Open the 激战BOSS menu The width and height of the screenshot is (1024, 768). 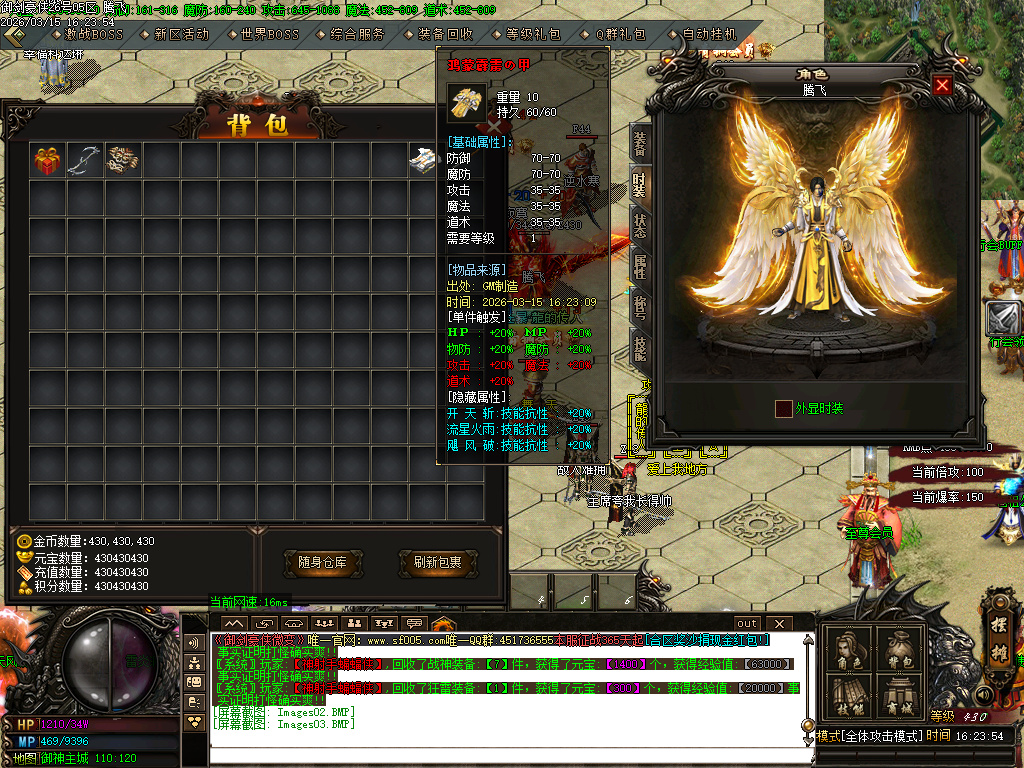tap(94, 34)
